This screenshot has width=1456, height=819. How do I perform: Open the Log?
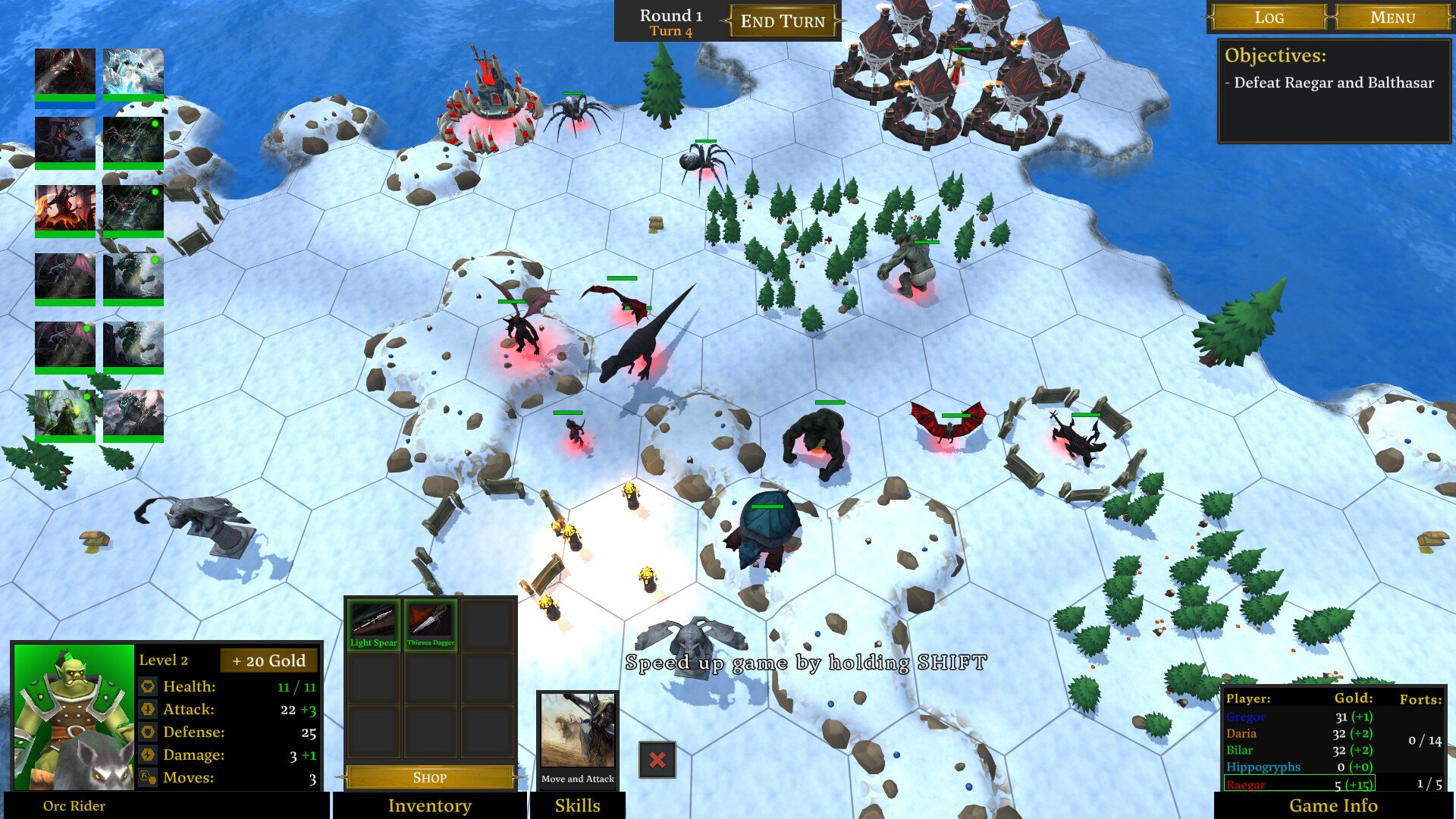[1269, 17]
